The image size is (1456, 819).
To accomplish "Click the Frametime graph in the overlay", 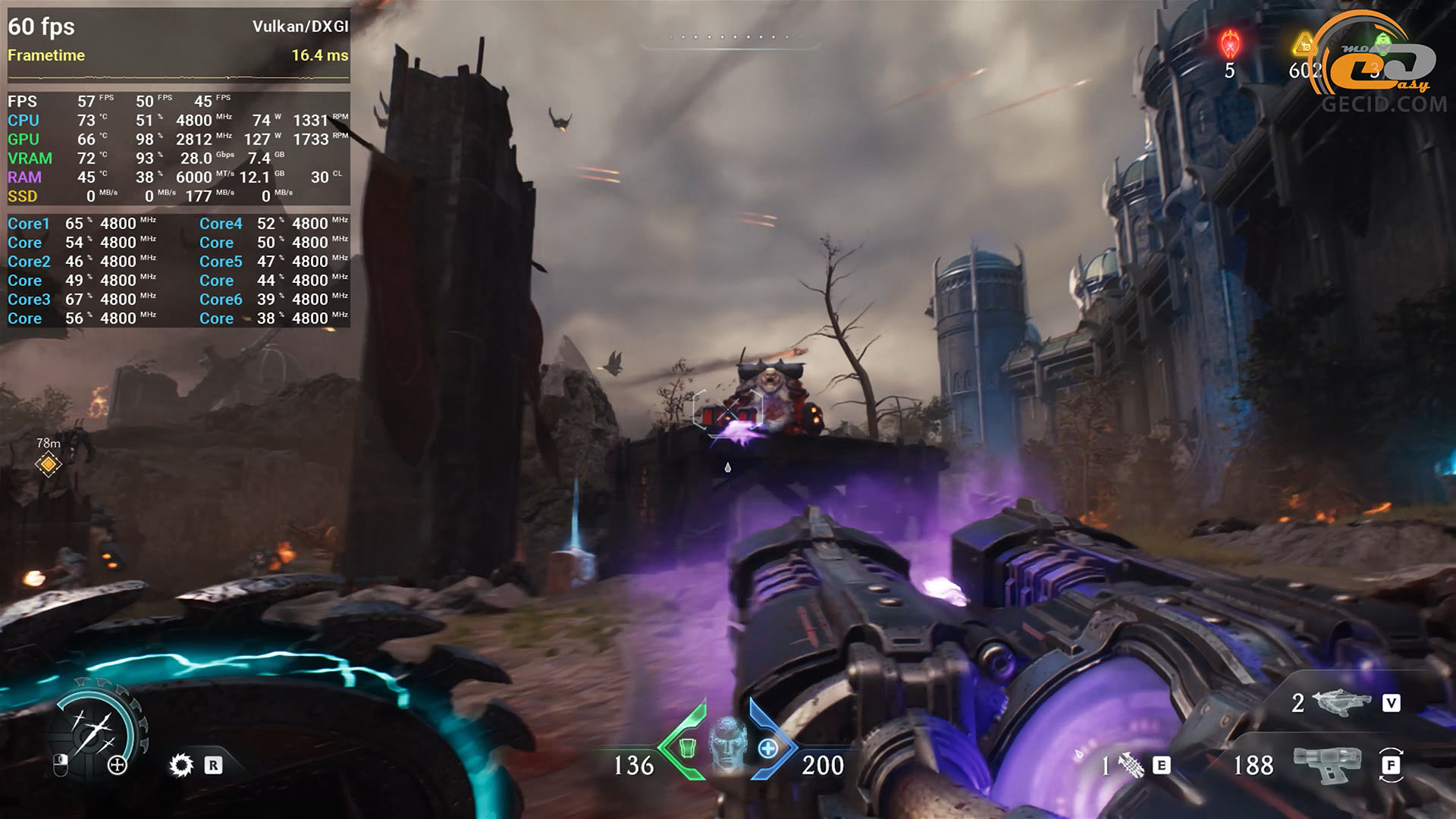I will (x=179, y=77).
